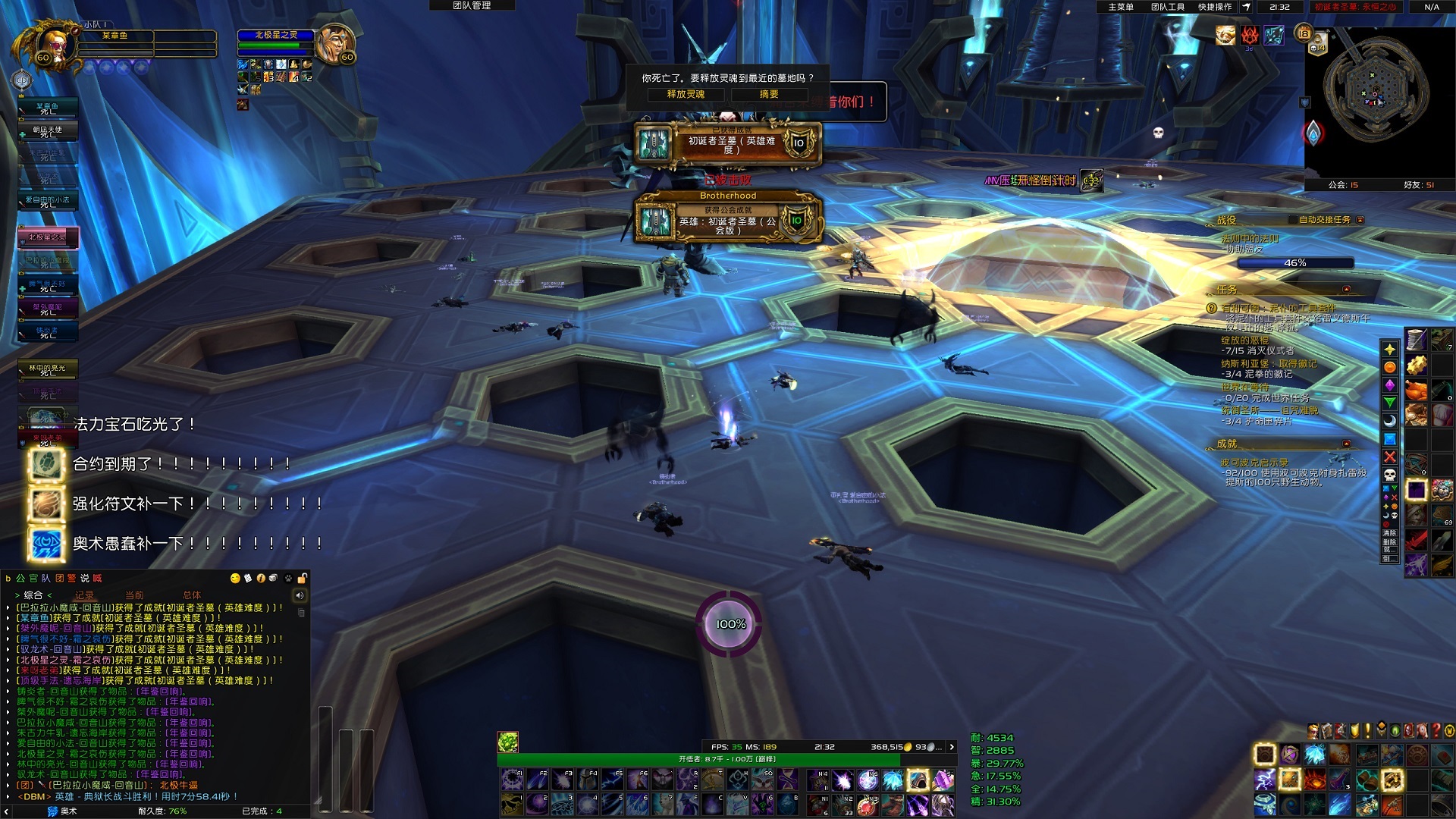This screenshot has height=819, width=1456.
Task: Toggle the 自动交接任务 checkbox
Action: [1360, 220]
